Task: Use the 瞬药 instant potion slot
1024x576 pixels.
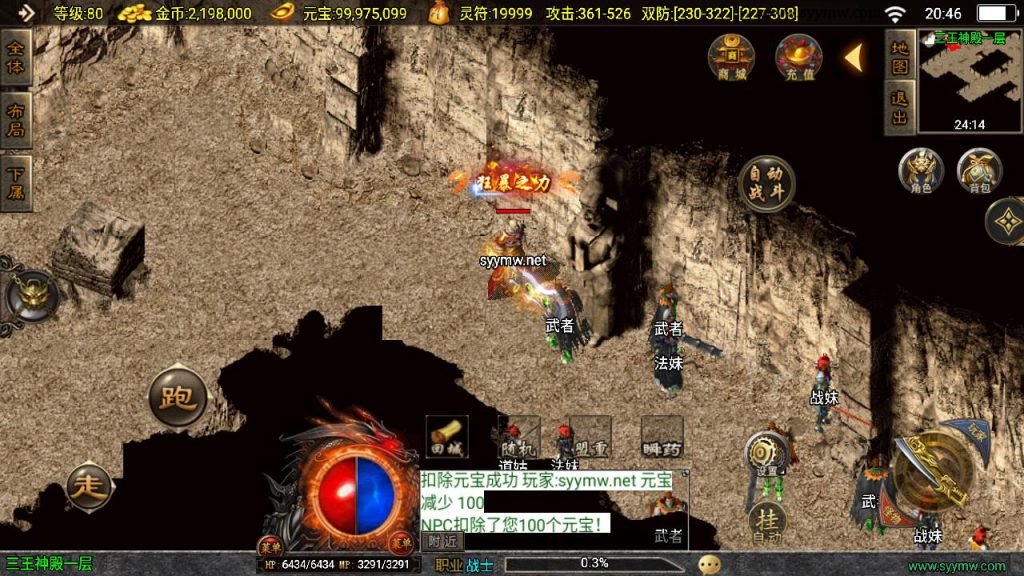Action: pyautogui.click(x=661, y=437)
